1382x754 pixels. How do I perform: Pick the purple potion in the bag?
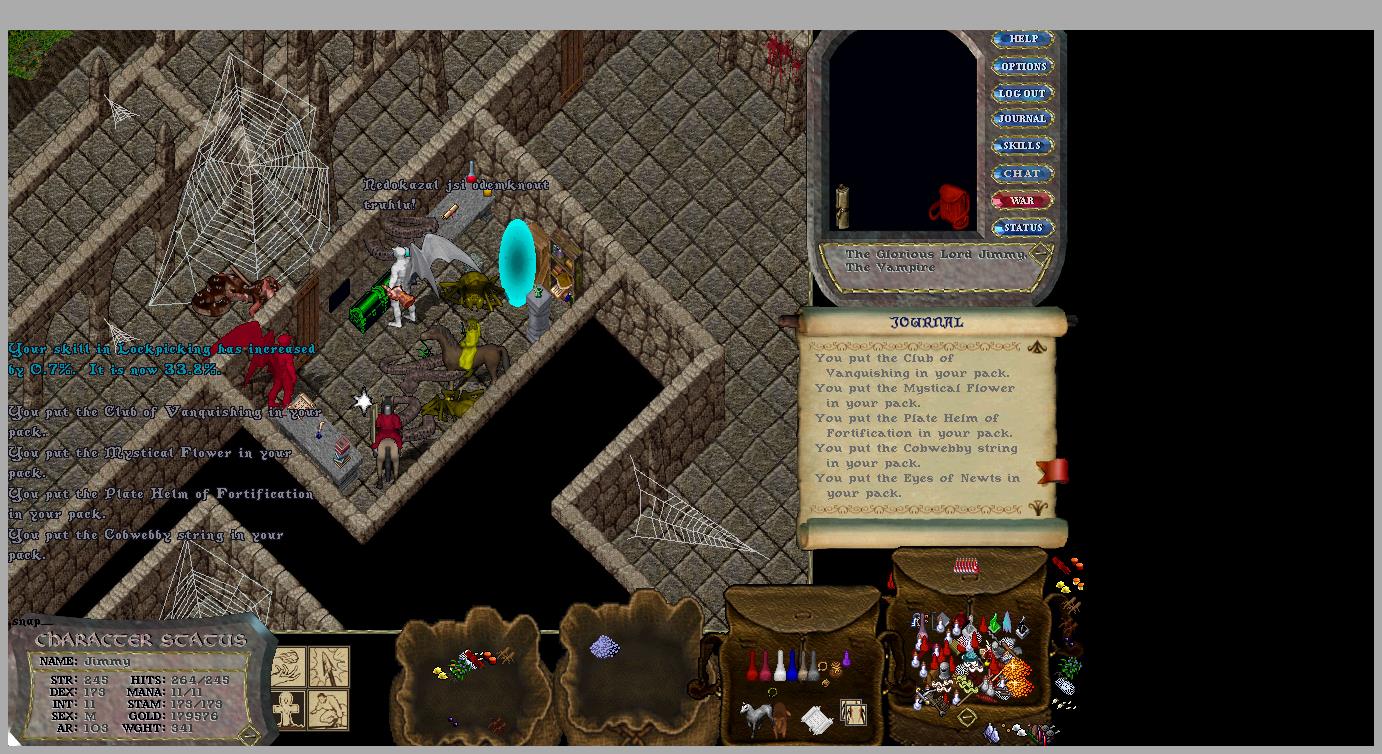[846, 659]
